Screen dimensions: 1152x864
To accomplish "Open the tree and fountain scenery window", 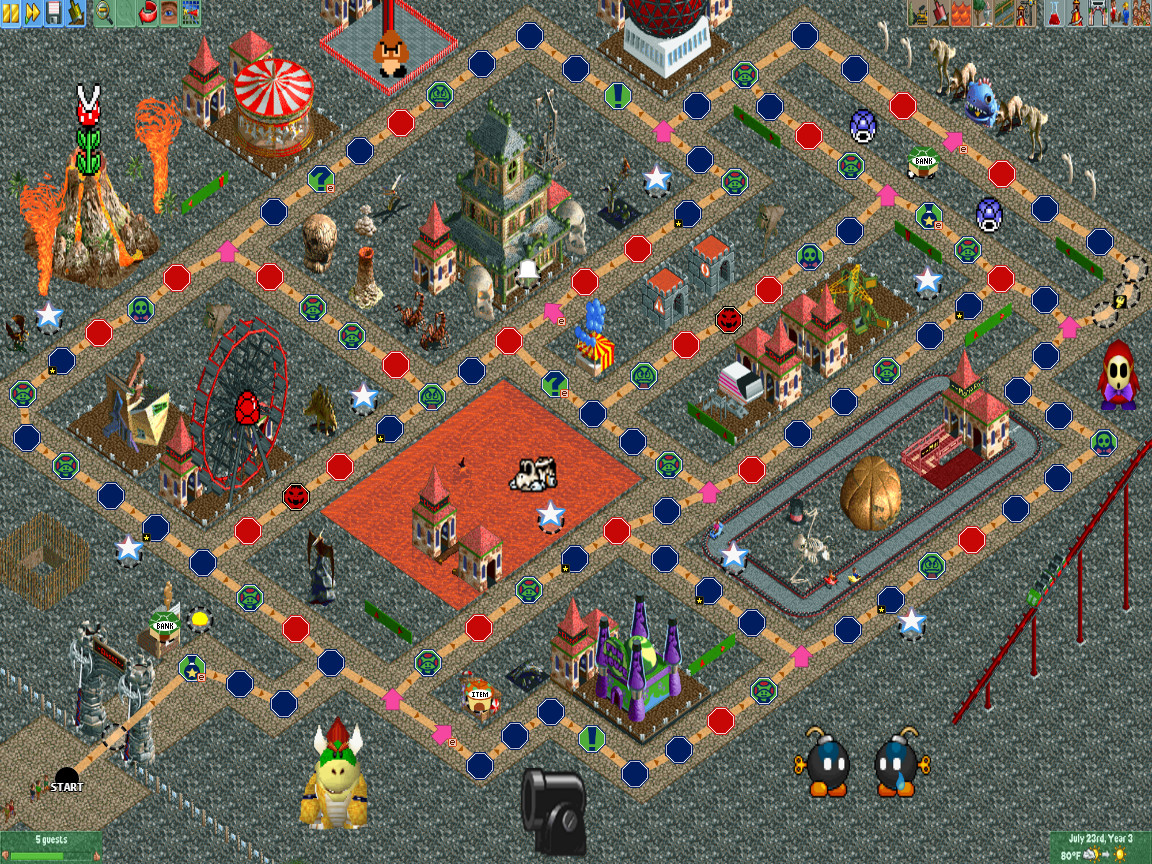I will [x=983, y=13].
